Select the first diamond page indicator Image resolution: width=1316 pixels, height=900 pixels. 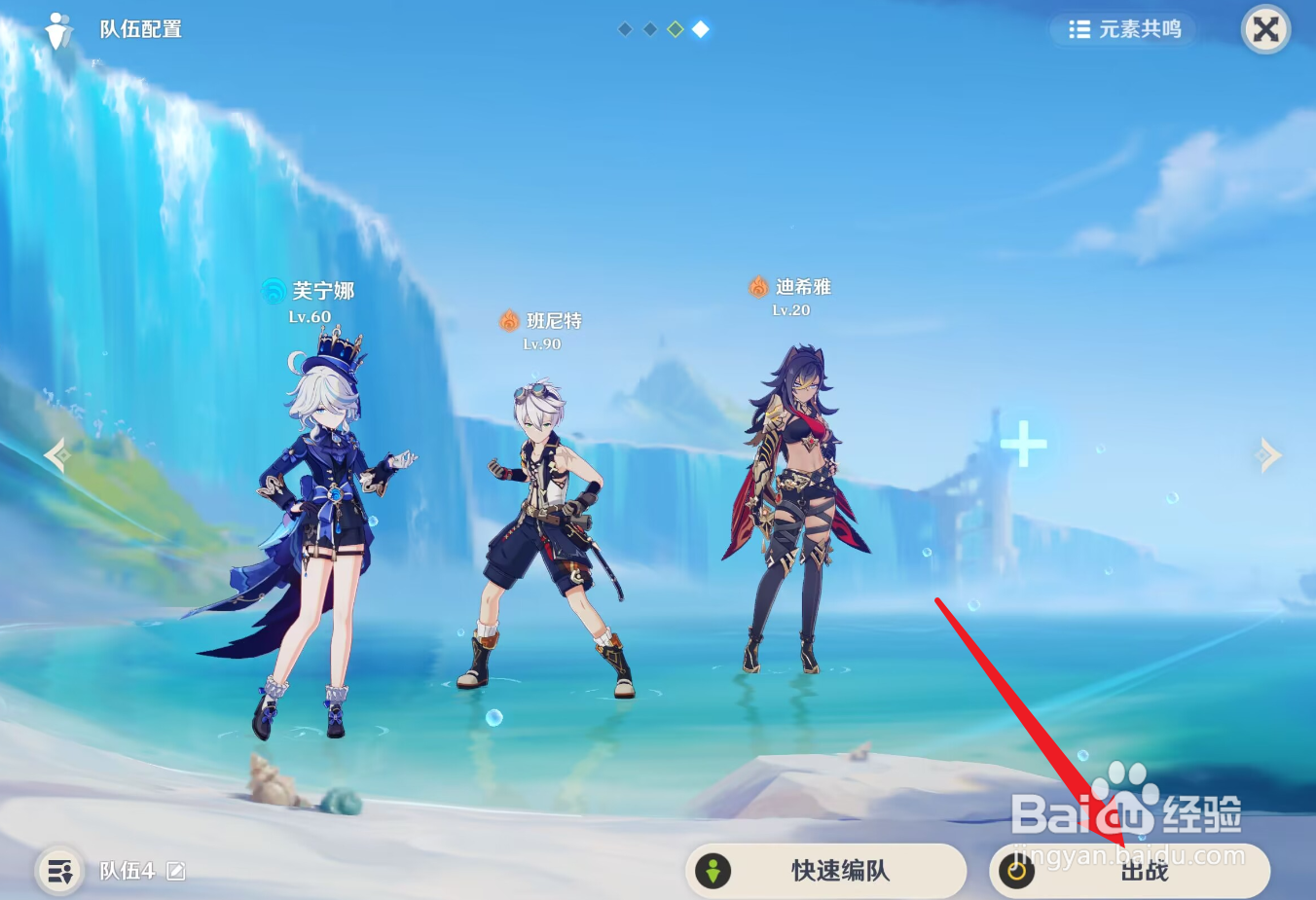tap(624, 28)
